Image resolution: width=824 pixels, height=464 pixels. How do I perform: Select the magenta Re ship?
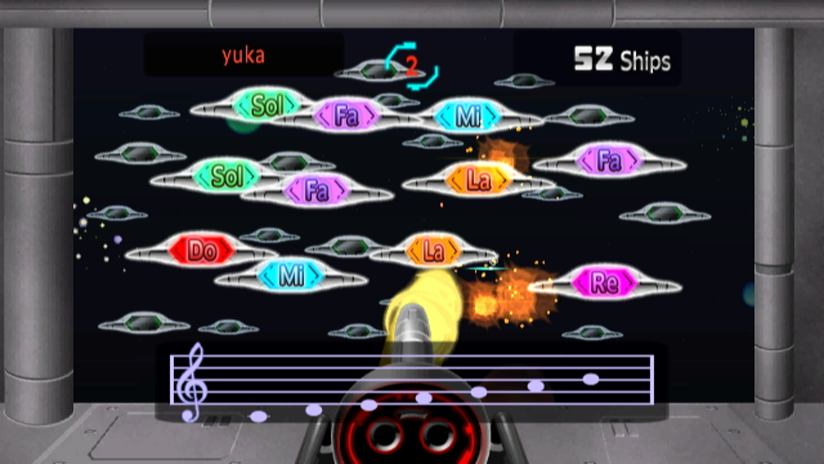click(x=603, y=282)
